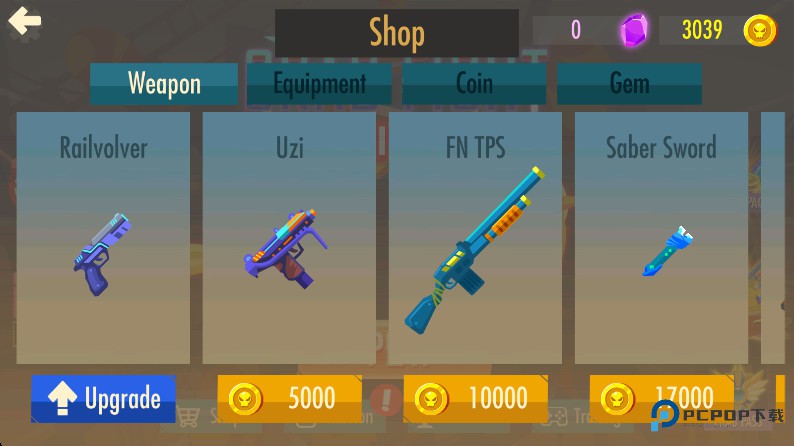
Task: Switch to the Weapon tab
Action: (164, 84)
